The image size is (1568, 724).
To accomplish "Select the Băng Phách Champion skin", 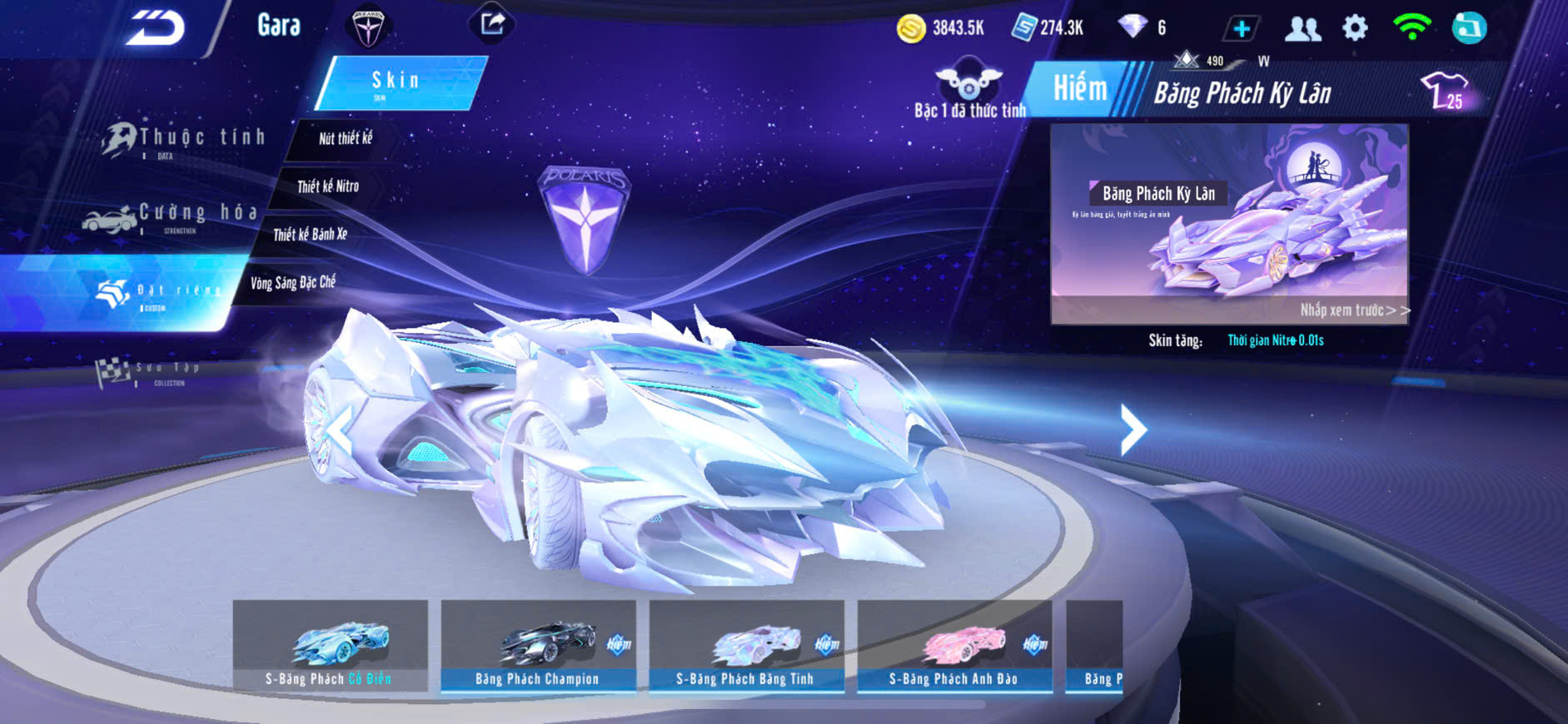I will tap(538, 646).
